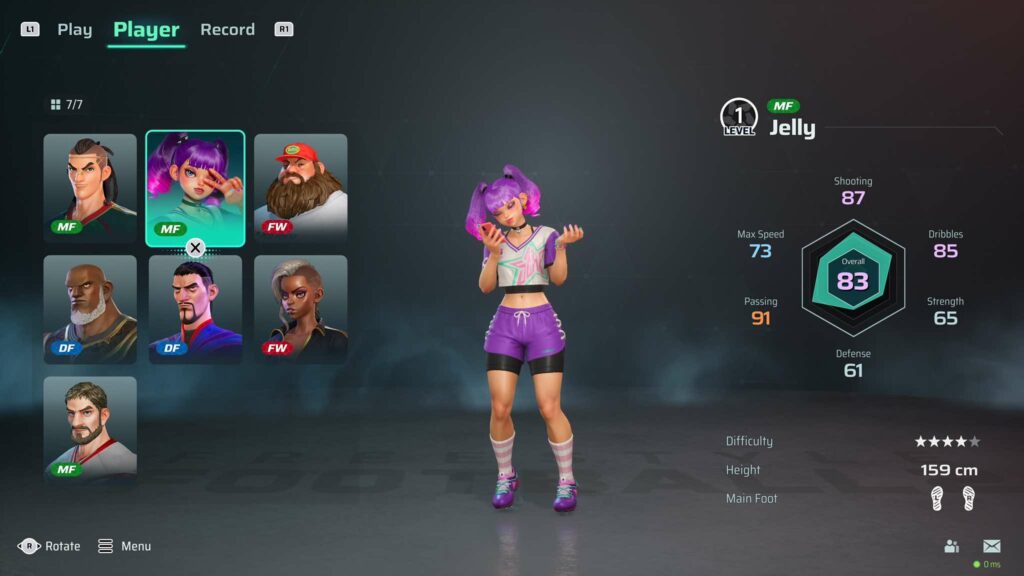Select the silver-haired forward portrait
This screenshot has width=1024, height=576.
tap(301, 308)
